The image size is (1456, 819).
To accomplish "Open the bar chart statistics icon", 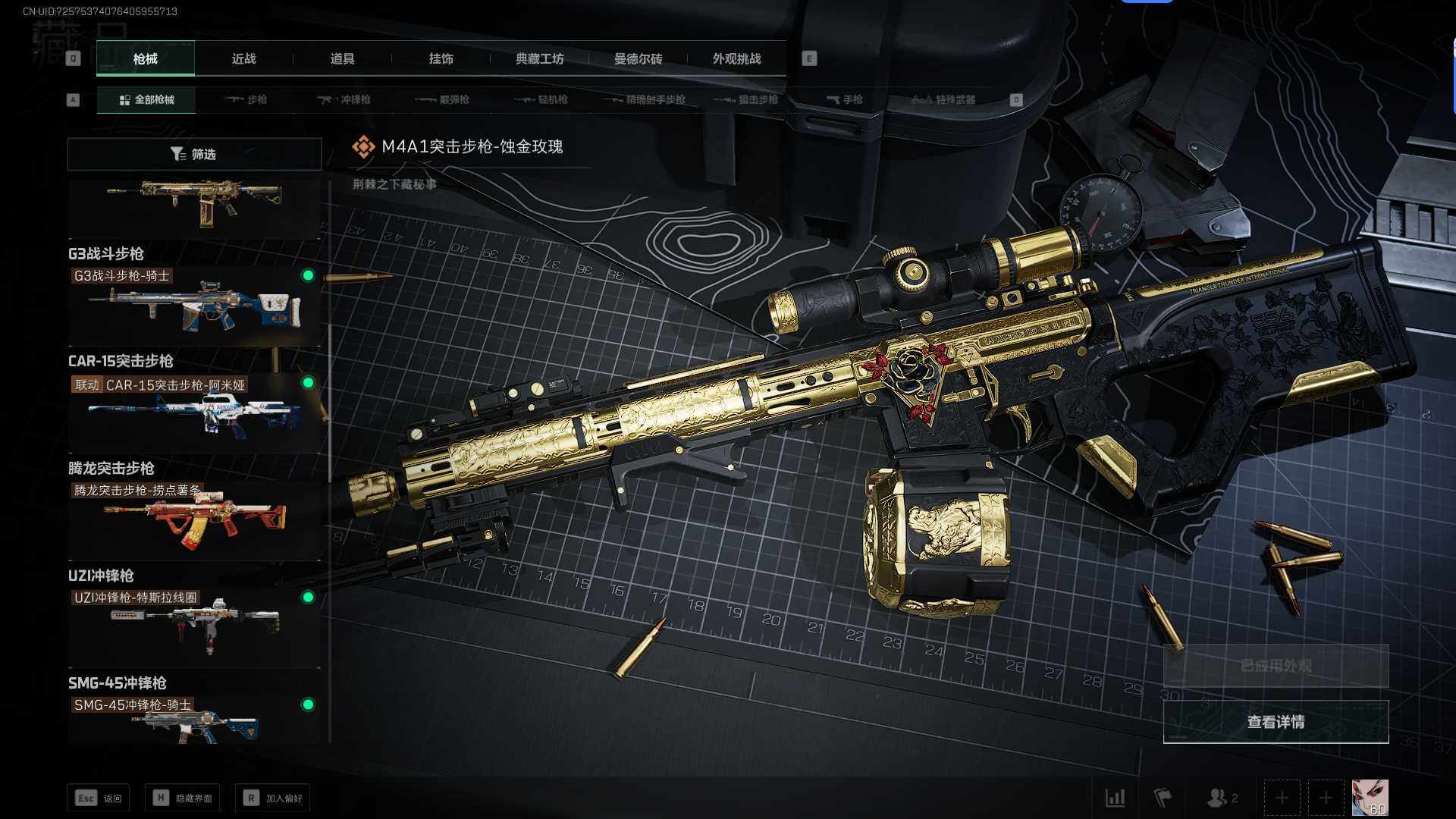I will [x=1116, y=798].
